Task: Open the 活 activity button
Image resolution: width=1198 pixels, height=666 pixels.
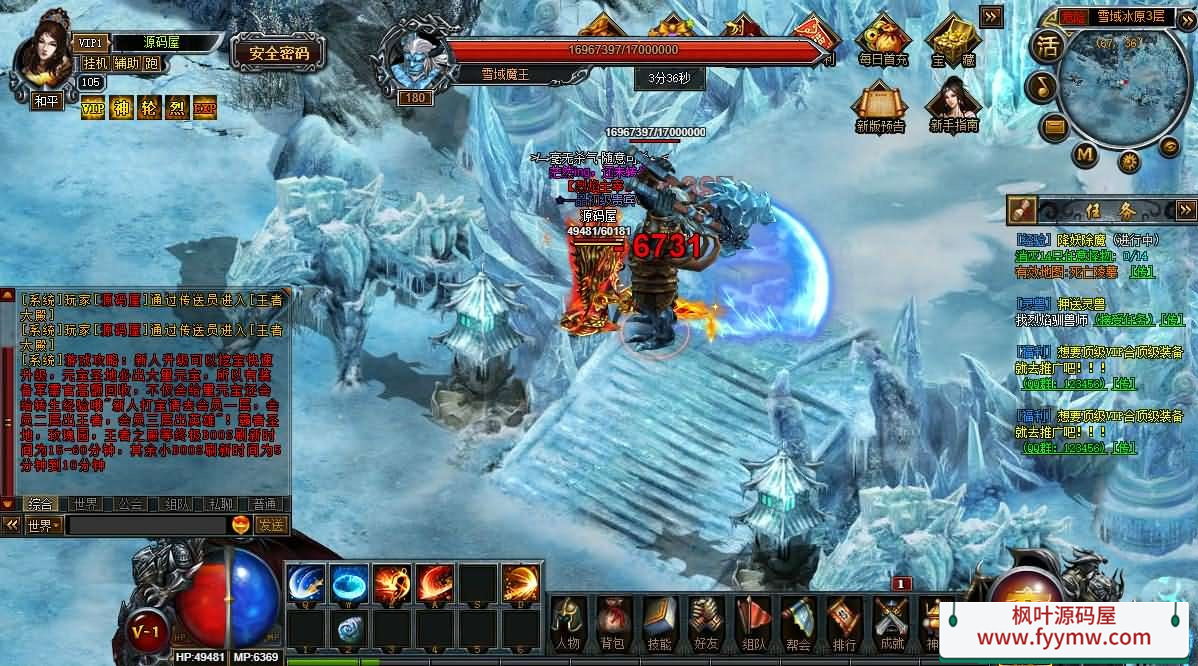Action: pyautogui.click(x=1047, y=46)
